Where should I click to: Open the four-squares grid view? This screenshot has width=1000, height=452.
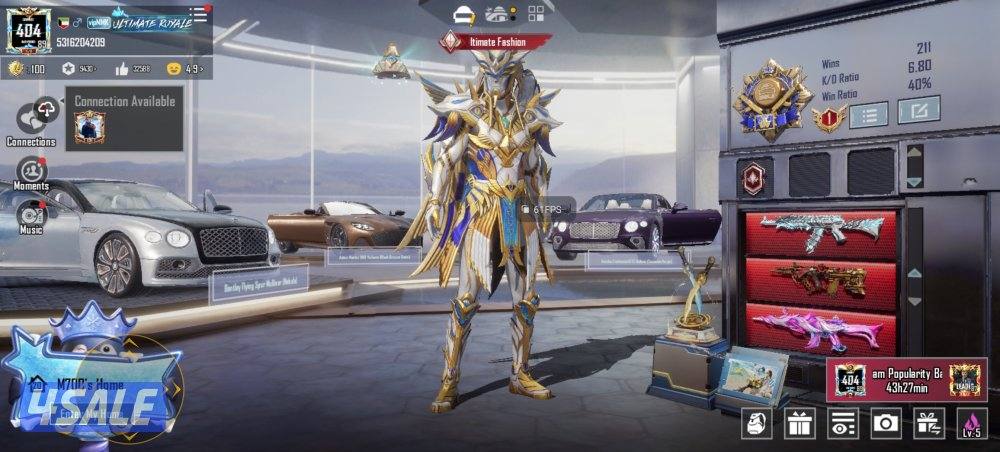536,14
